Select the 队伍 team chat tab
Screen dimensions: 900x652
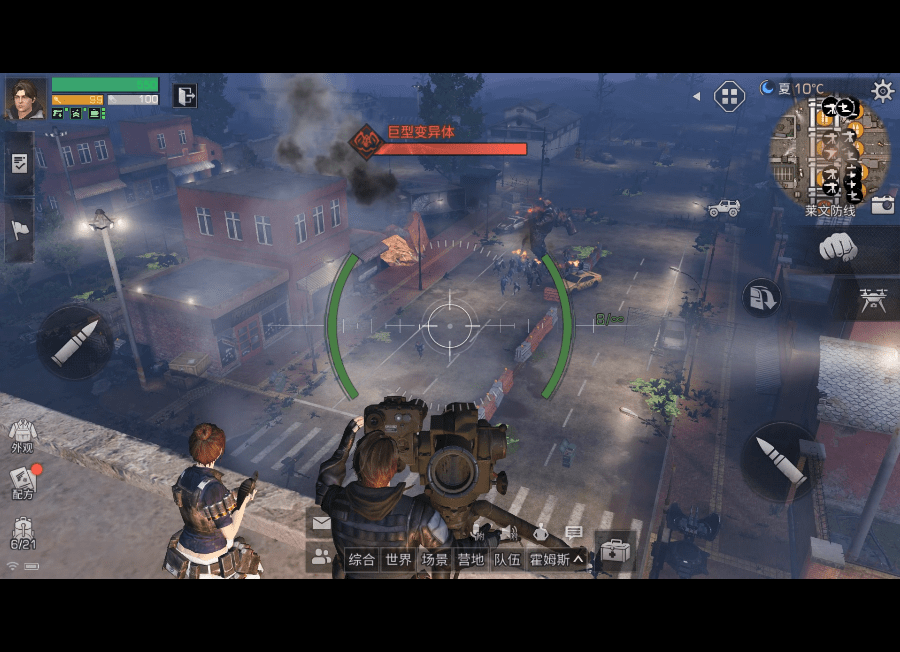point(507,560)
